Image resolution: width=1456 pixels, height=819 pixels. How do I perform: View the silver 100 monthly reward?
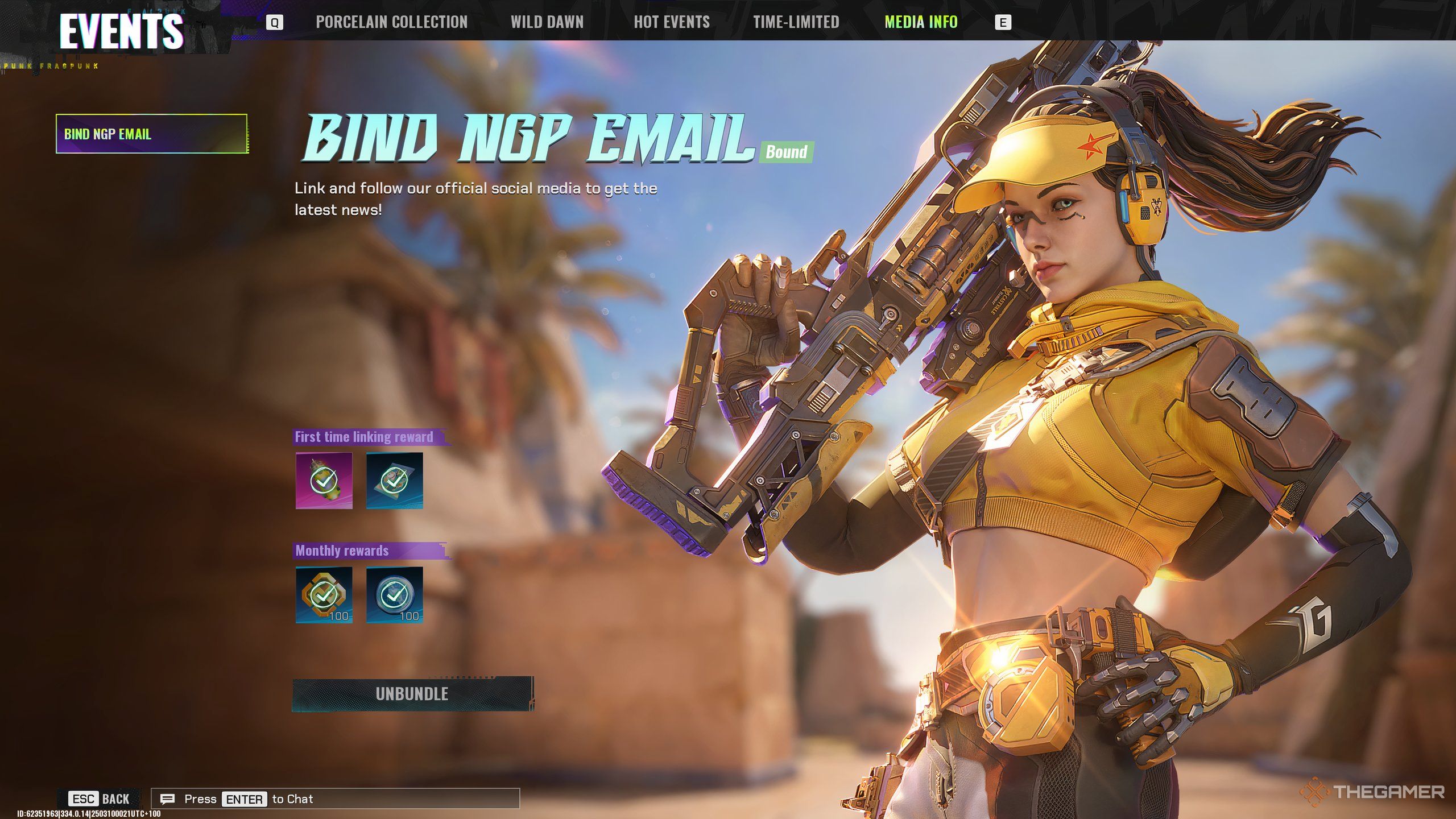click(394, 595)
